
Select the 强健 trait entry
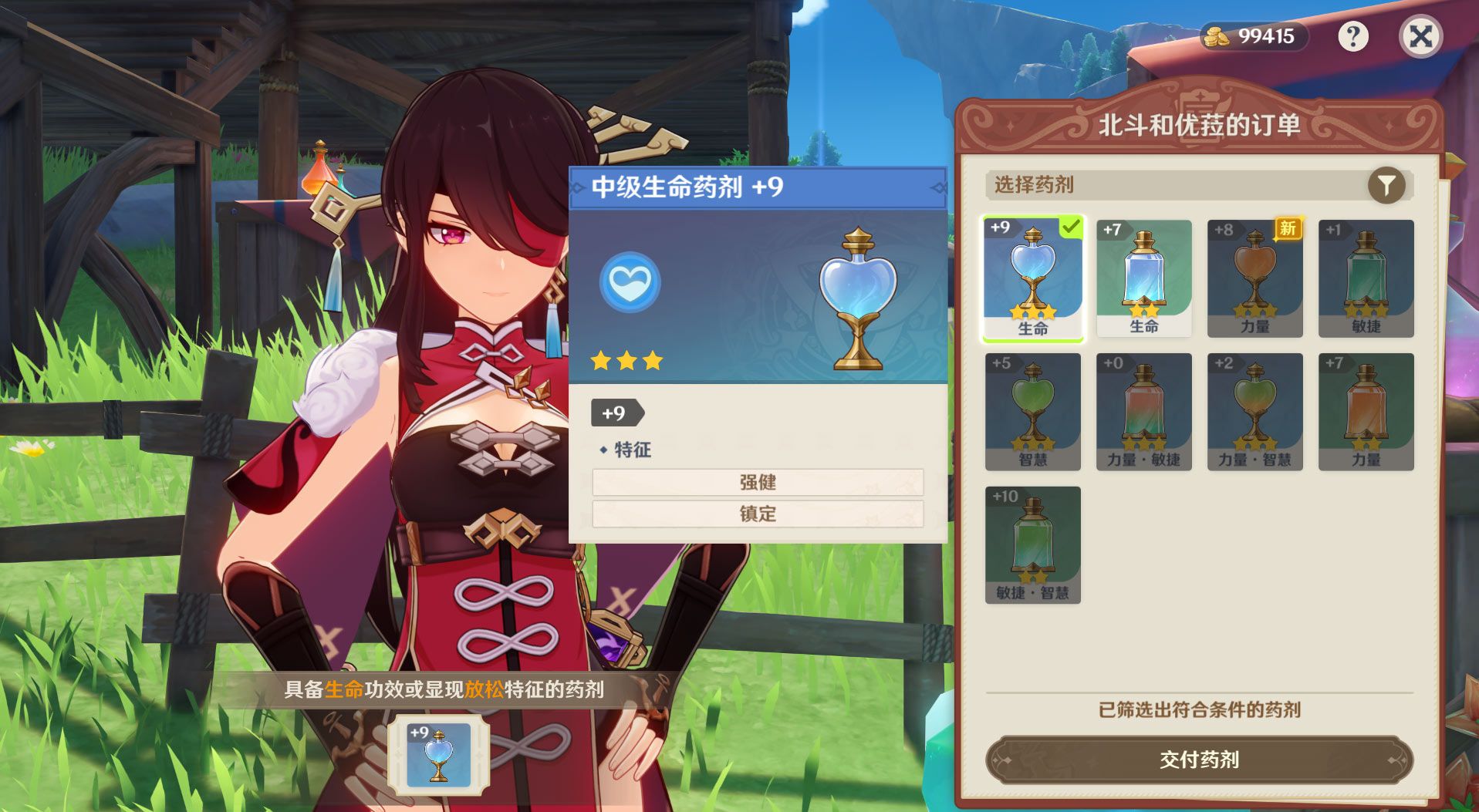[758, 482]
